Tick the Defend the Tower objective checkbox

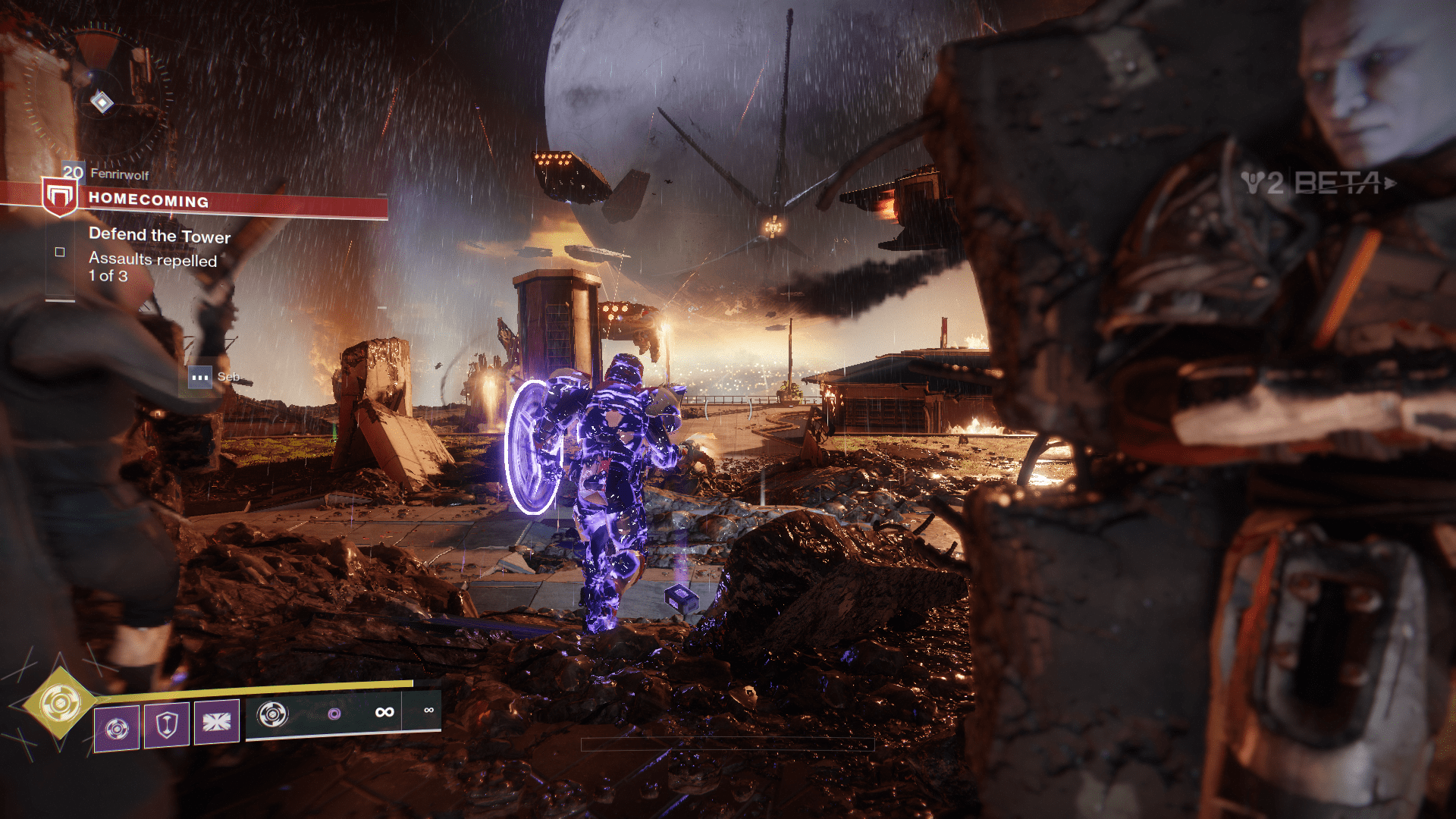(60, 252)
